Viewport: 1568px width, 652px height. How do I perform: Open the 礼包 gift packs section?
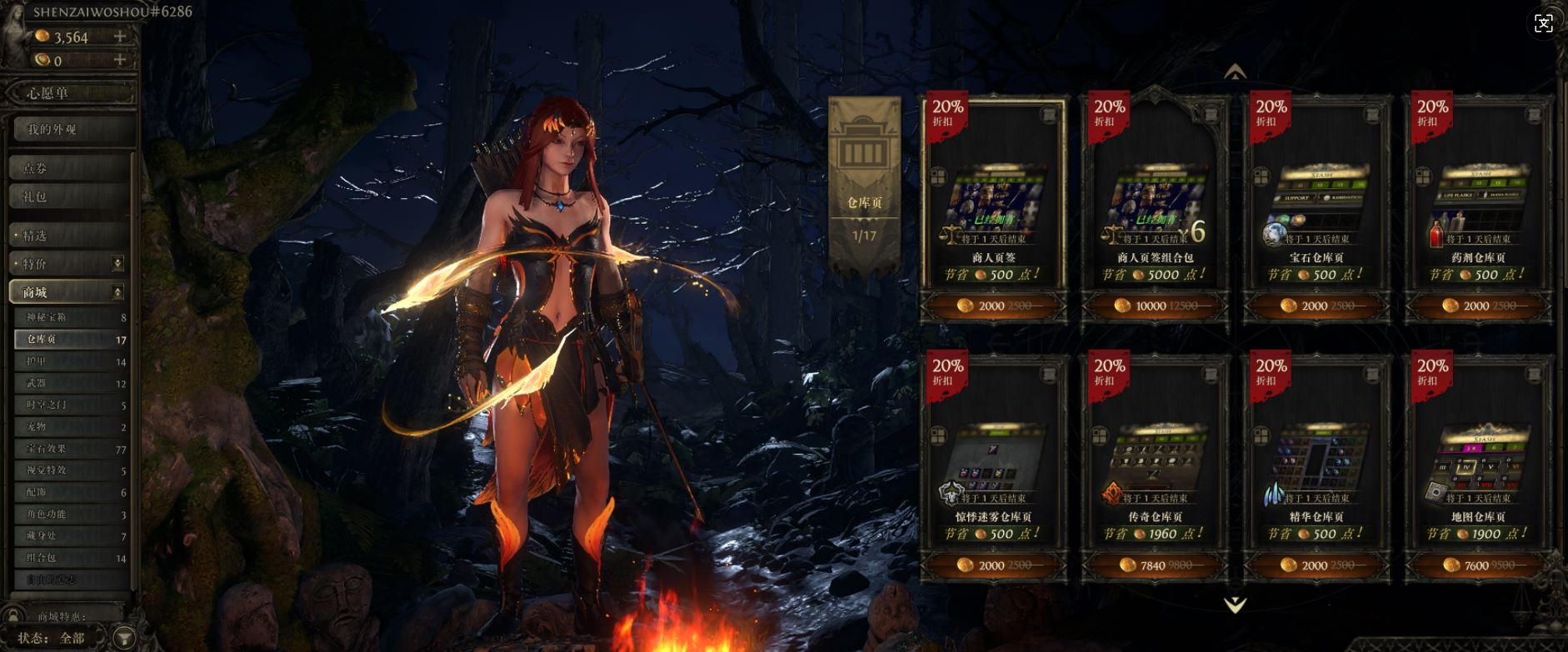point(68,197)
